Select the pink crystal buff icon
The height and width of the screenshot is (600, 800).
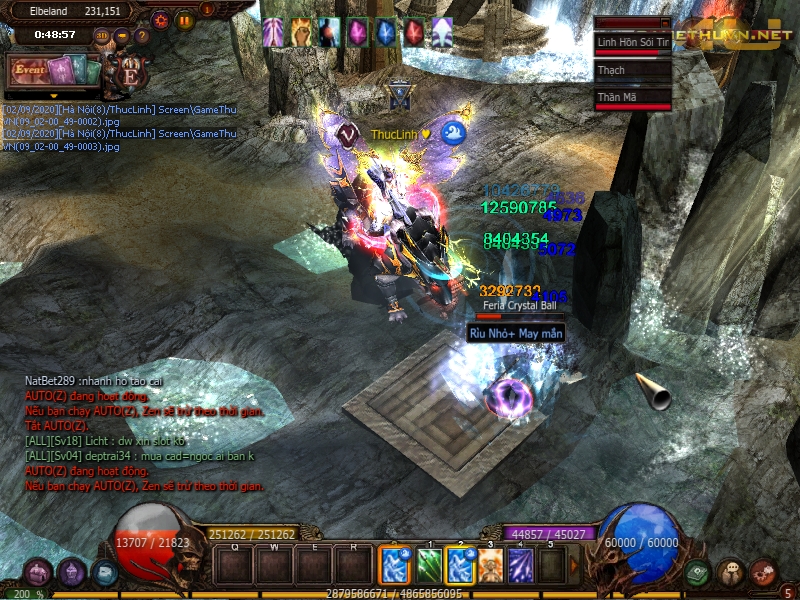pyautogui.click(x=357, y=33)
